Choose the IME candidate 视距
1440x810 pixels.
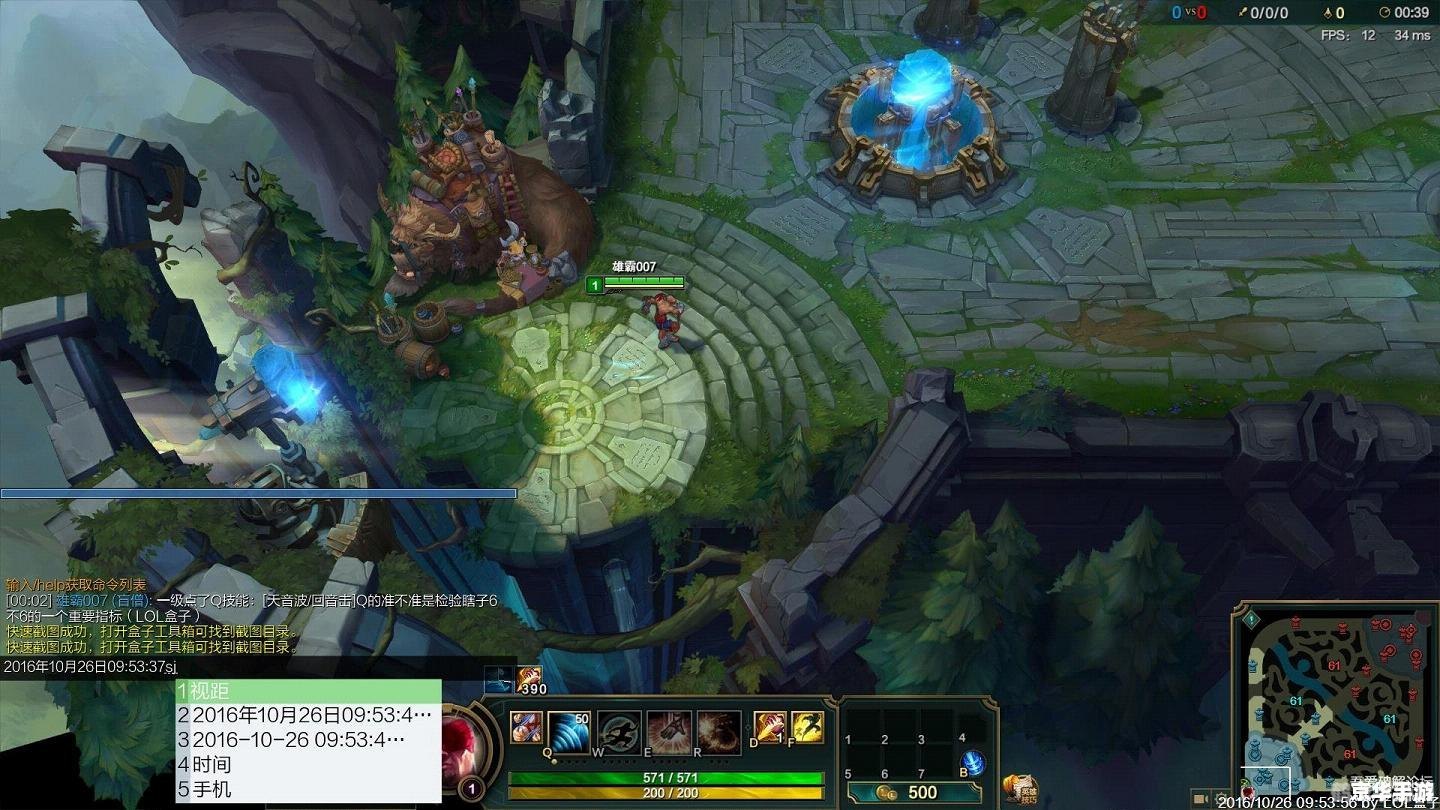pos(308,690)
